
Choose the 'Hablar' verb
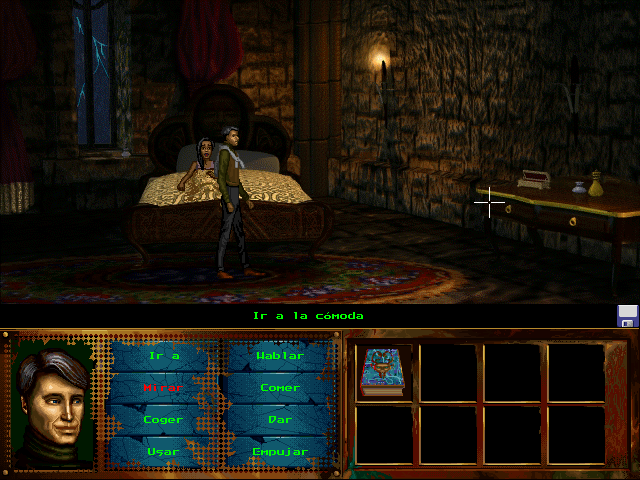tap(280, 355)
